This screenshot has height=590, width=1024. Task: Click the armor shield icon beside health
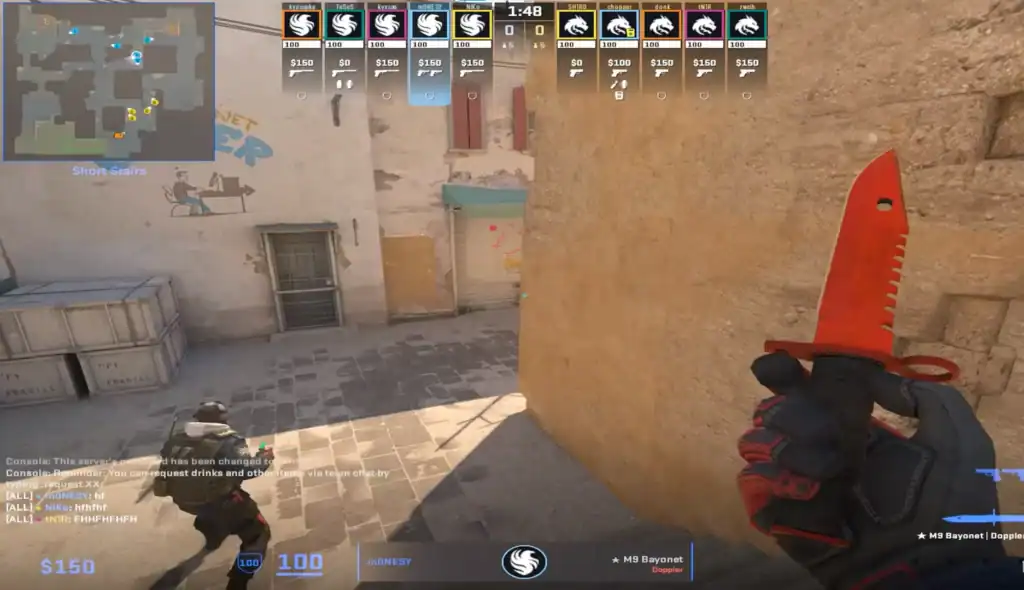point(249,564)
